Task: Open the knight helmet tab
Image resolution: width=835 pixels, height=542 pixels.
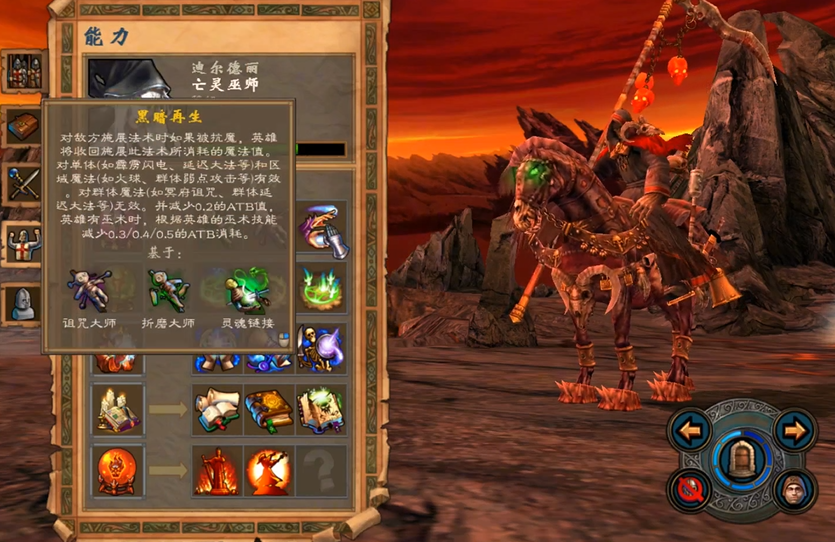Action: coord(23,302)
